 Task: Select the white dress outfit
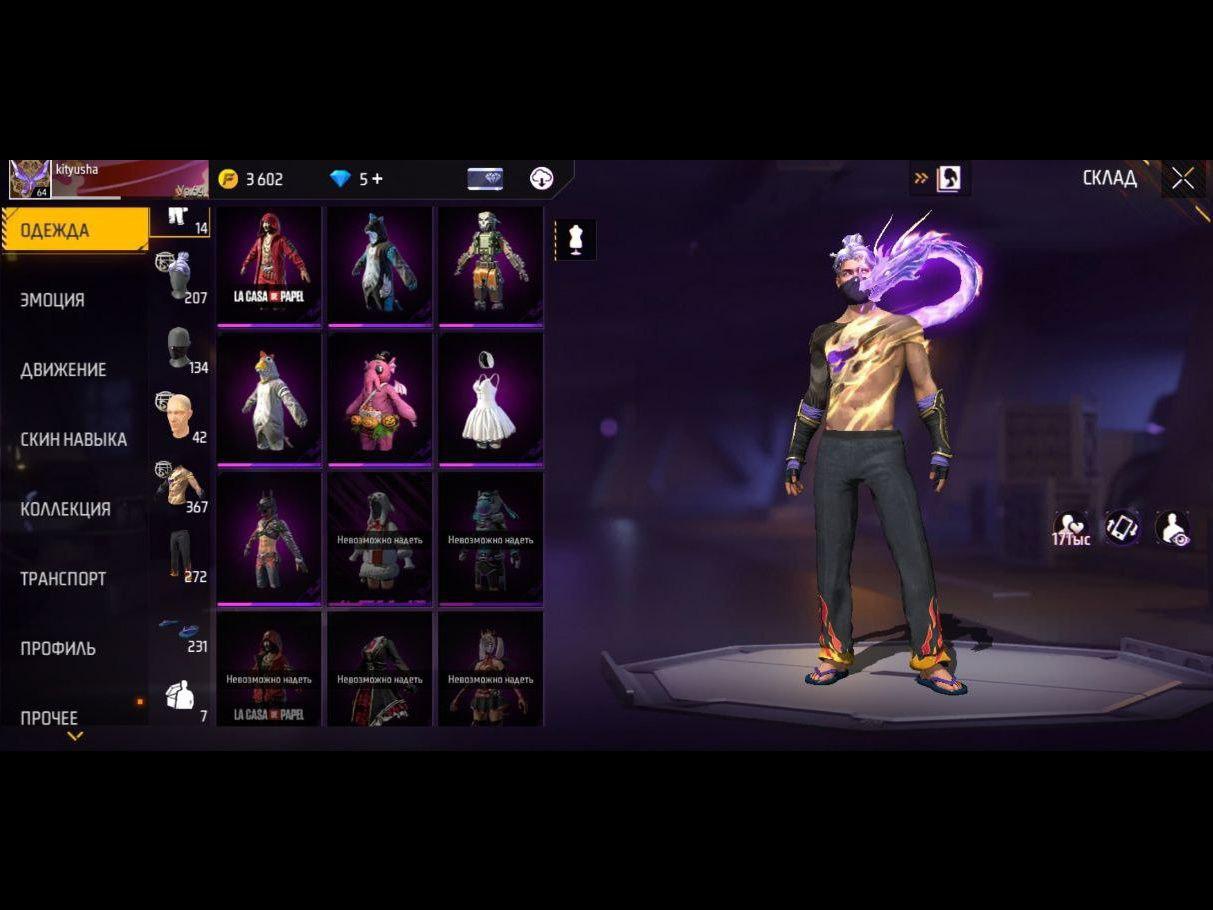490,398
